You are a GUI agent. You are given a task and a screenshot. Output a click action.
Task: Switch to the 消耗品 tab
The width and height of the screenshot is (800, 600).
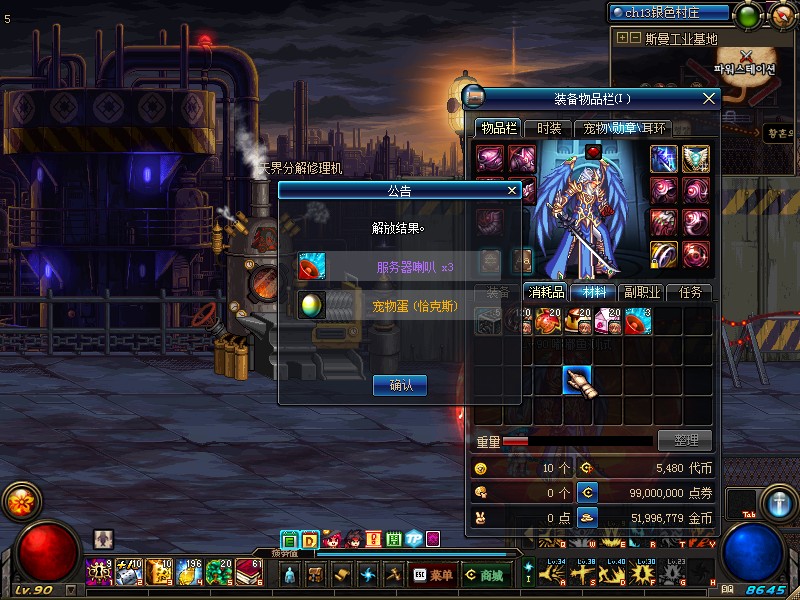click(546, 293)
